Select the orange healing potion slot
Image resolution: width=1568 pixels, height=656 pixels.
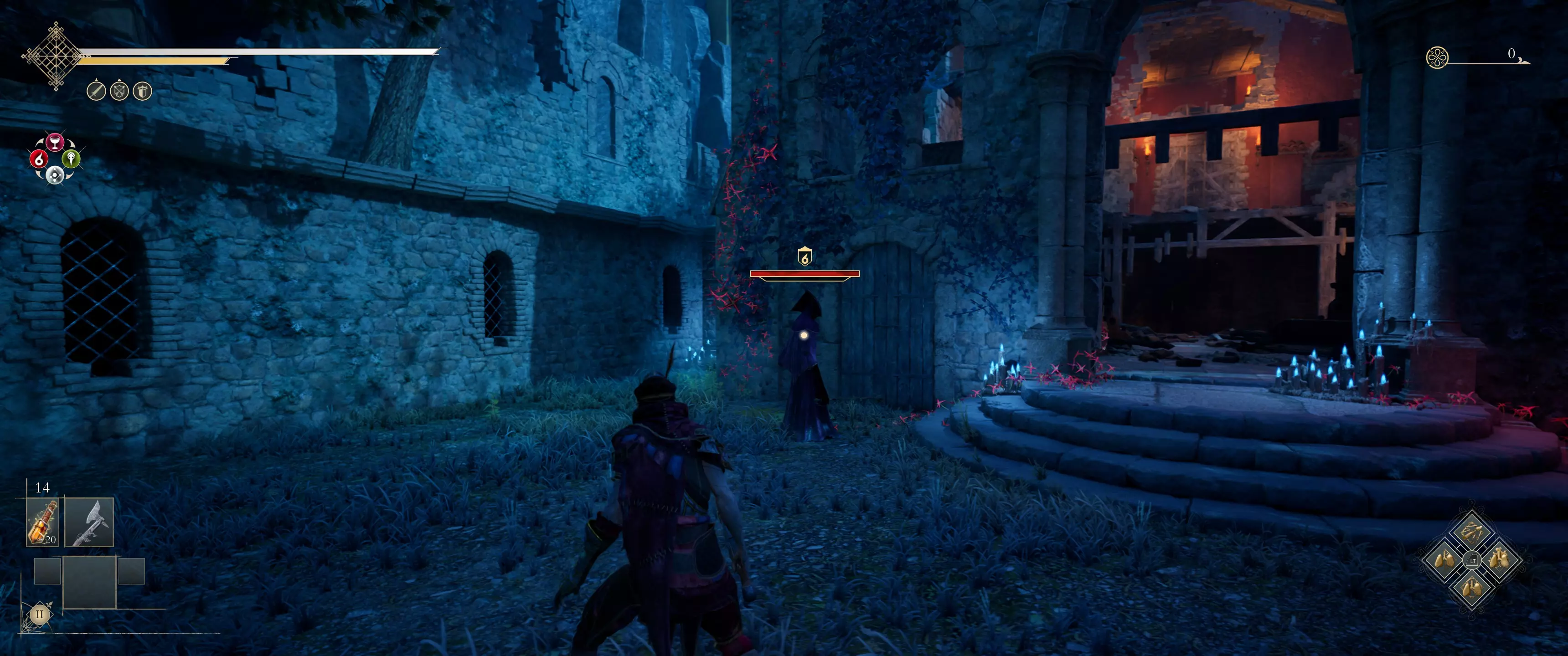click(42, 522)
